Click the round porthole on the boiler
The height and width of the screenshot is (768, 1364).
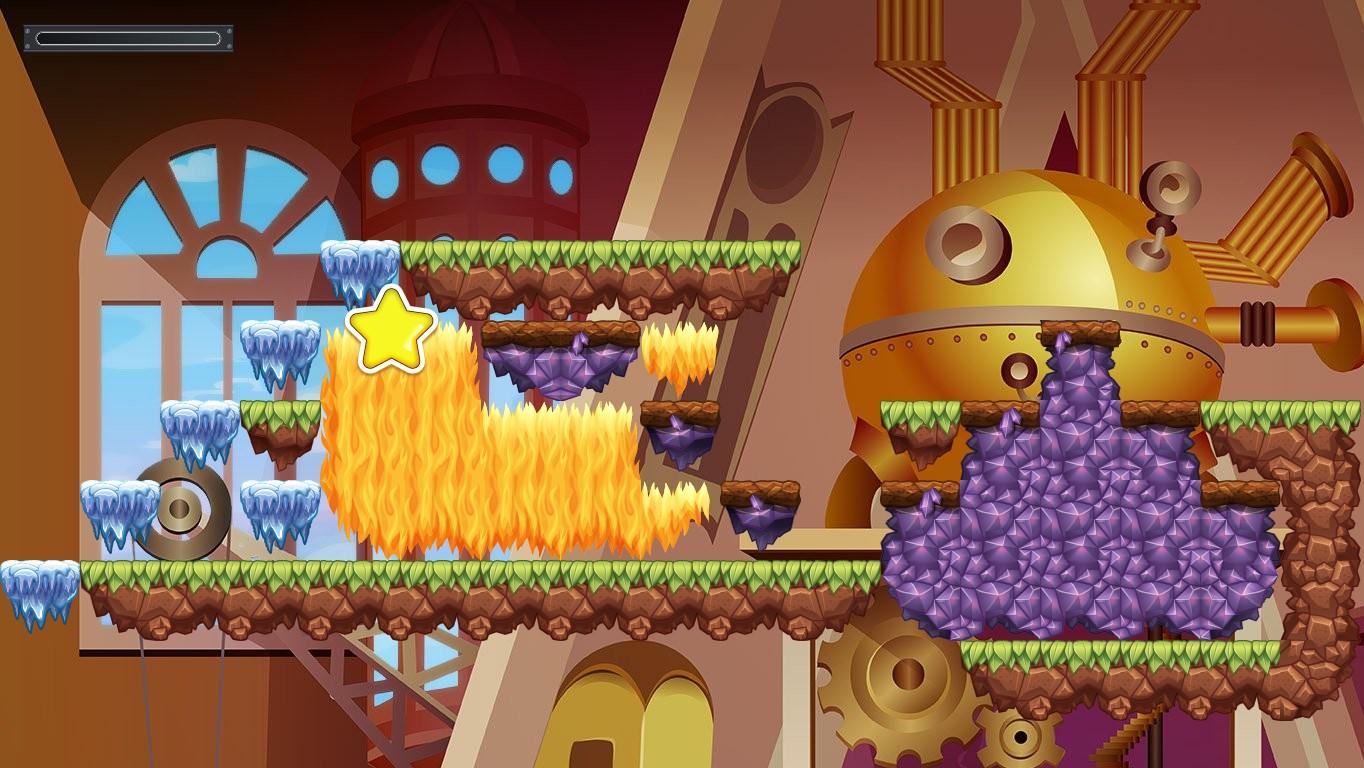pyautogui.click(x=965, y=242)
